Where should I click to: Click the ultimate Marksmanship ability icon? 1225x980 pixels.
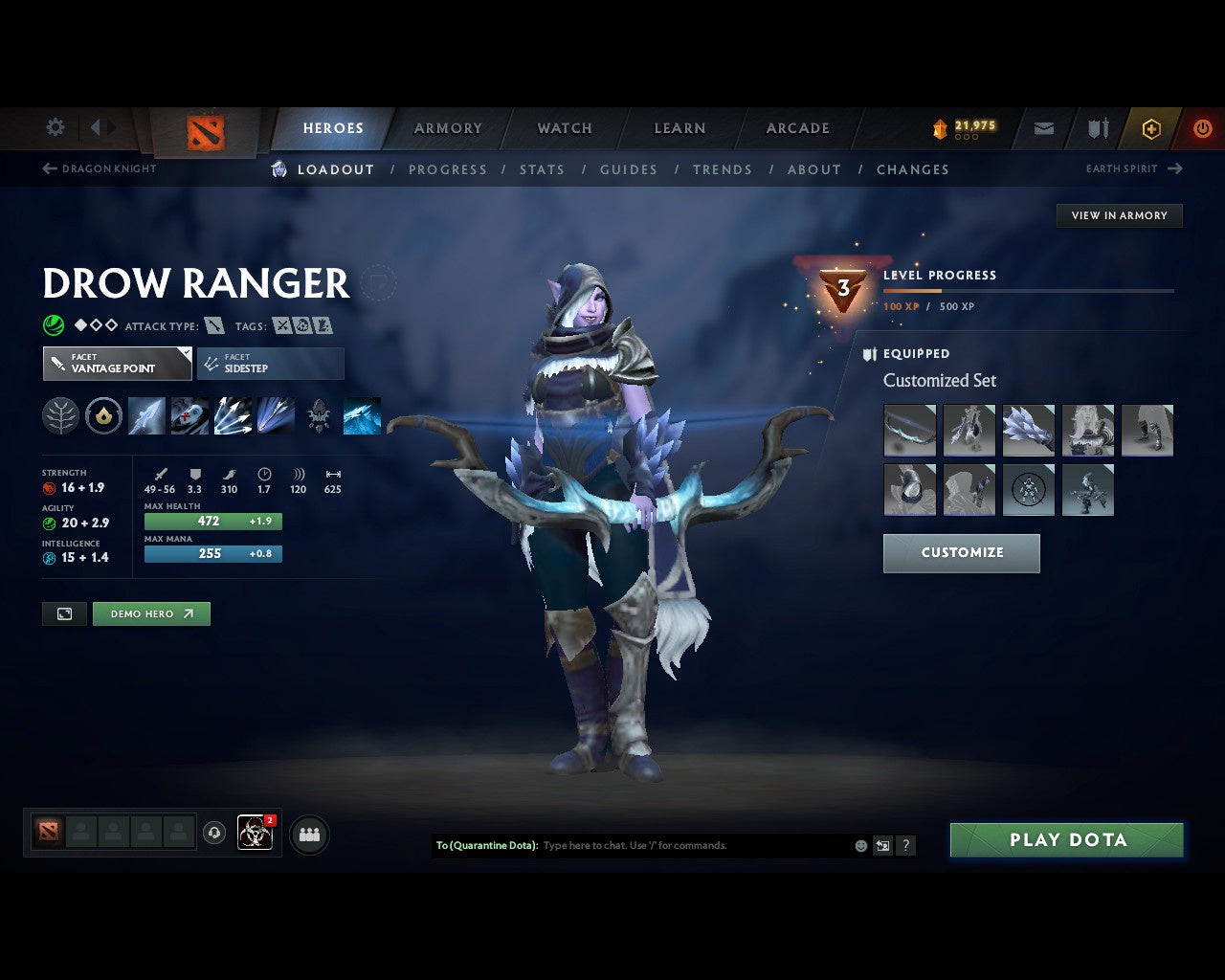276,415
